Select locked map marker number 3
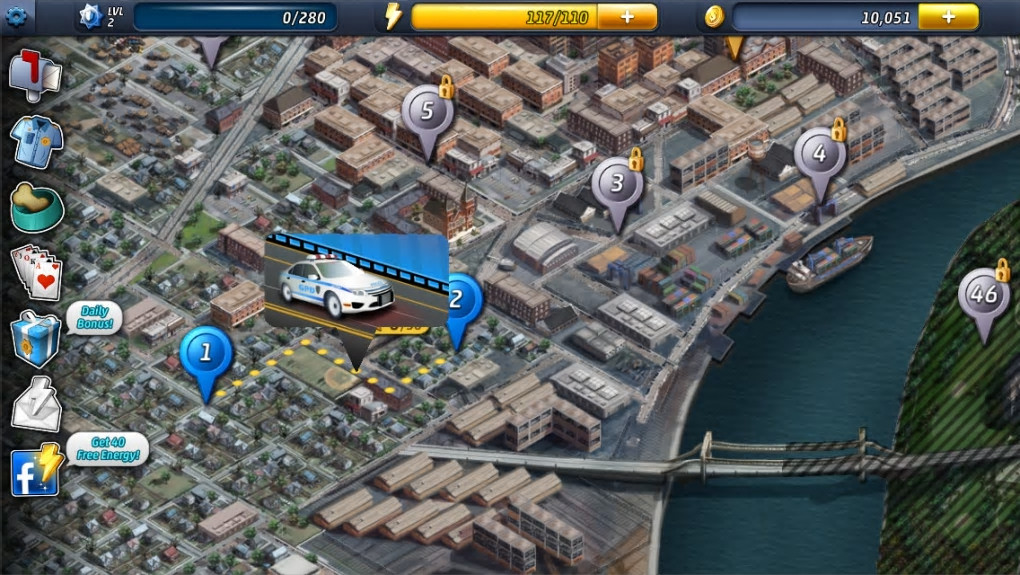Viewport: 1020px width, 575px height. pos(617,185)
